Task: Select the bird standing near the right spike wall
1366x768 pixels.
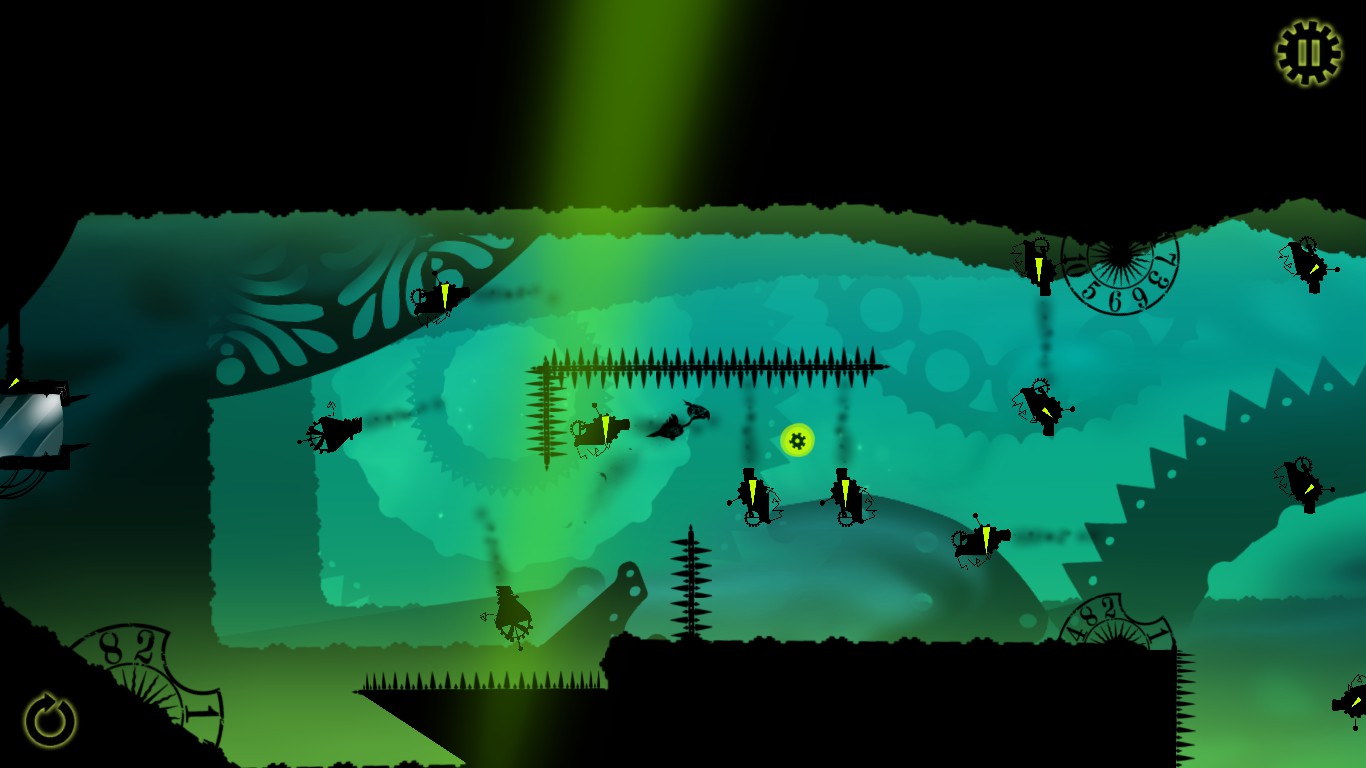Action: pos(1042,403)
